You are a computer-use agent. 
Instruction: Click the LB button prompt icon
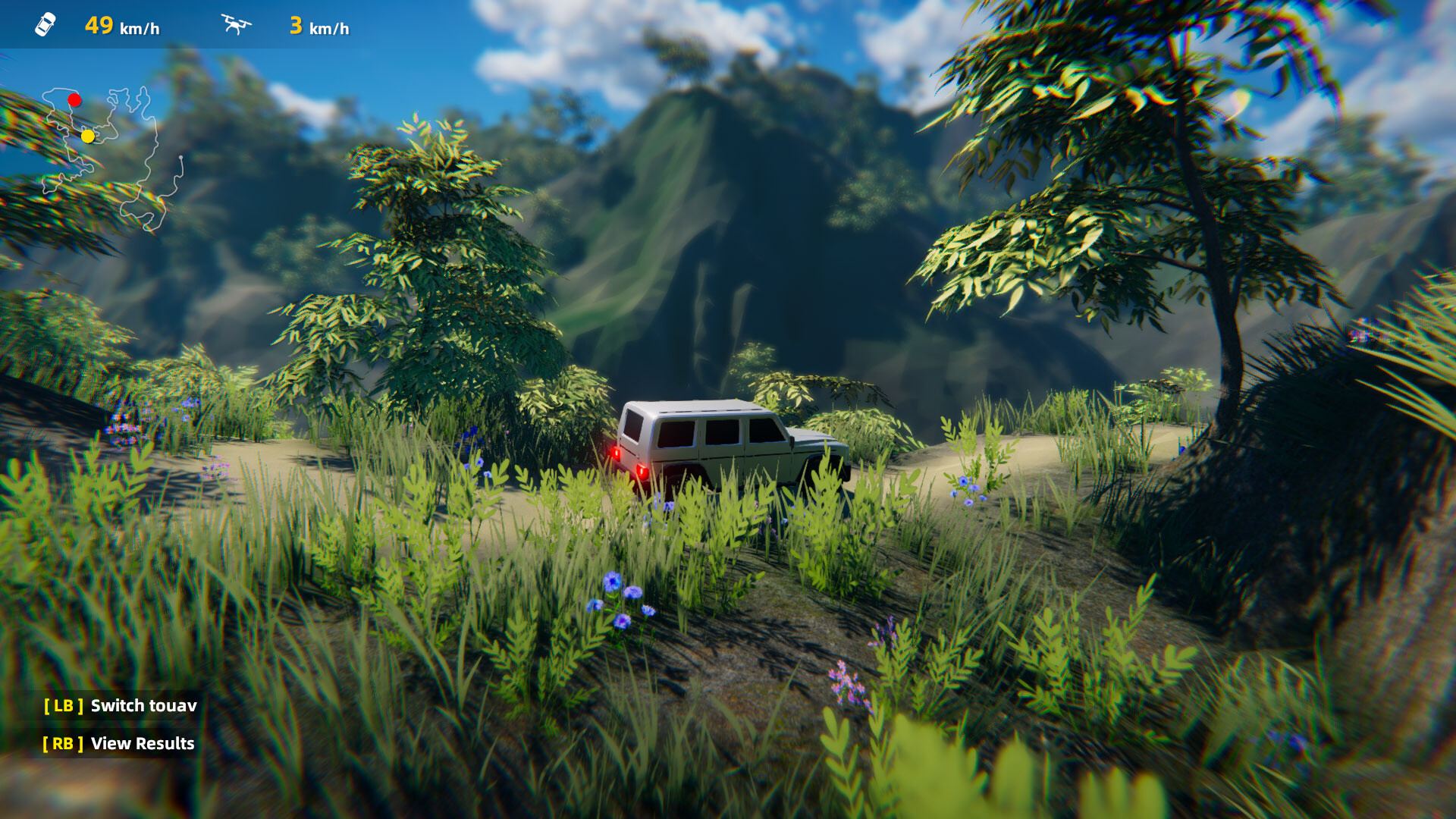(x=62, y=705)
